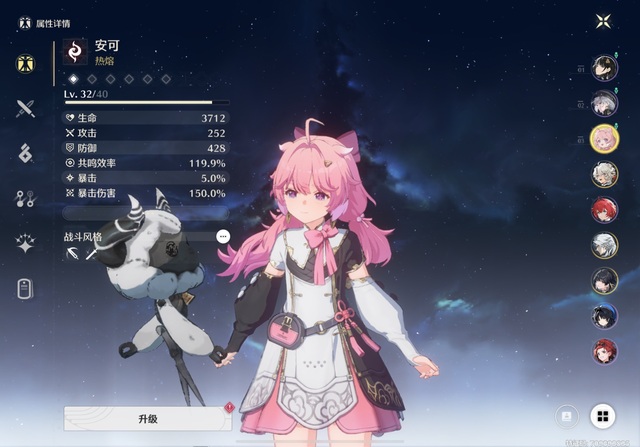640x447 pixels.
Task: Select the bottom red-haired character portrait
Action: [x=603, y=351]
